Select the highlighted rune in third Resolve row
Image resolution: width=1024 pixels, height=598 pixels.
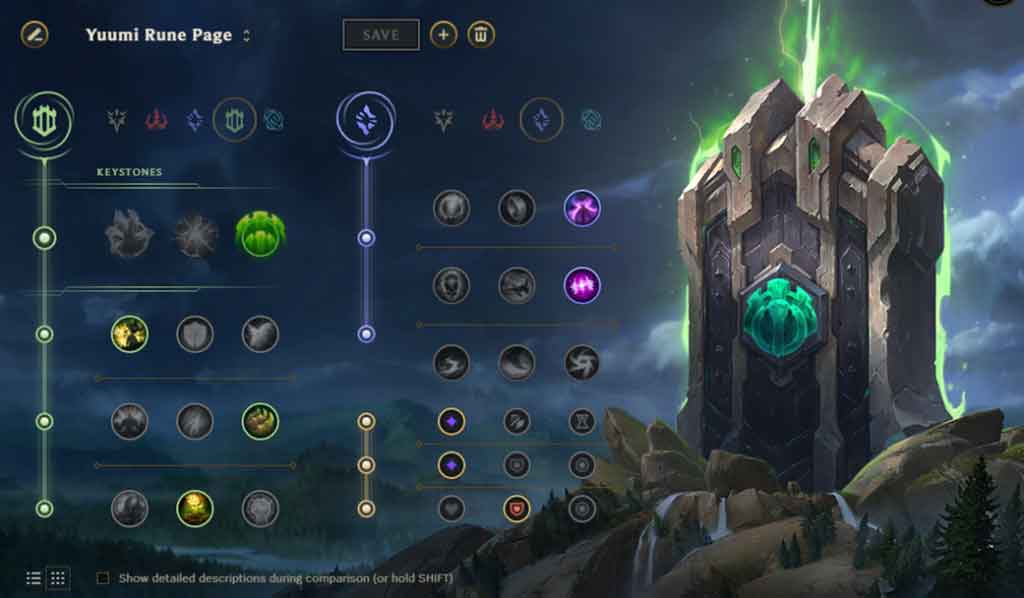pyautogui.click(x=195, y=508)
